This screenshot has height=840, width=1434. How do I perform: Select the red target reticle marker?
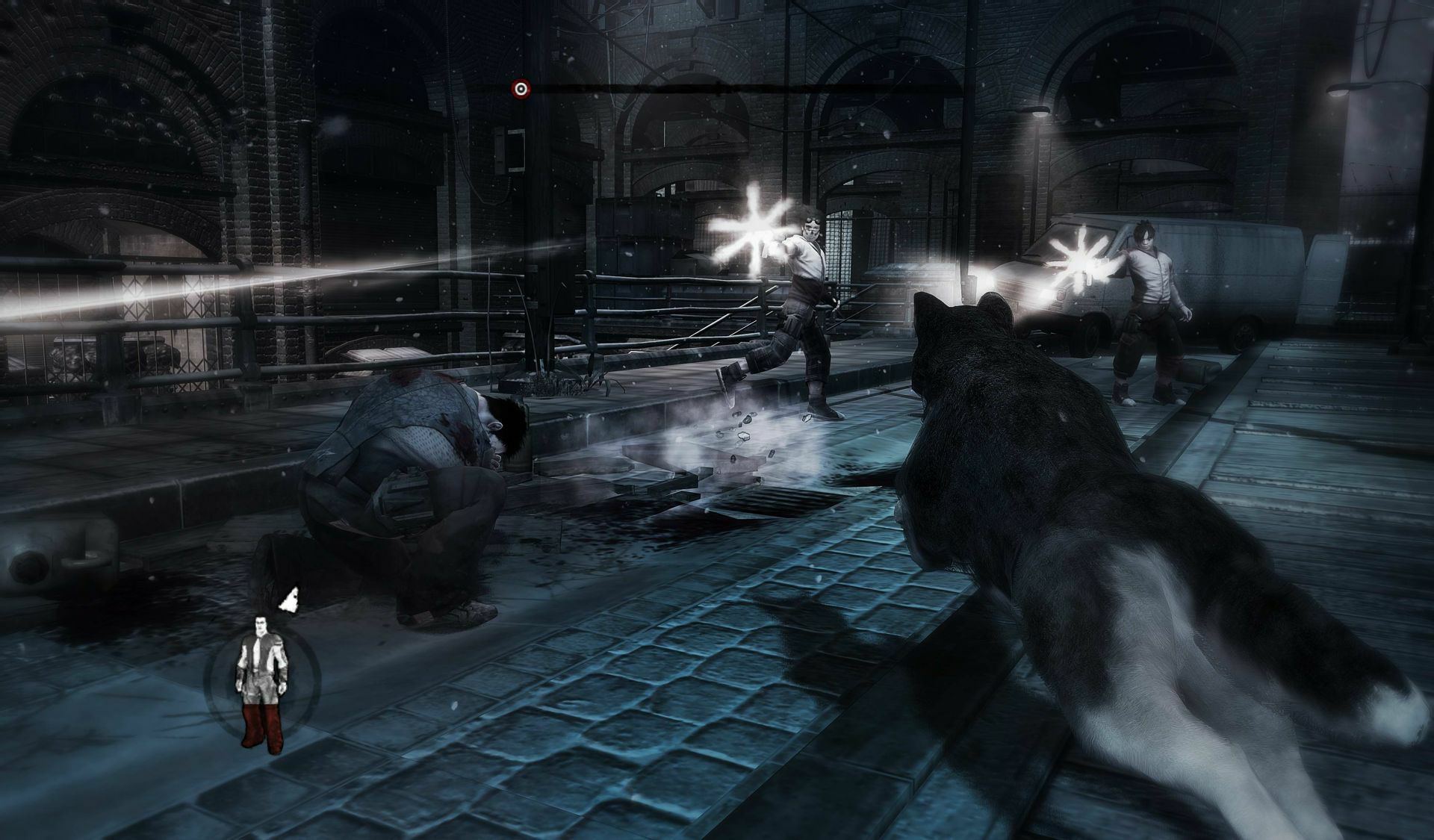tap(520, 88)
